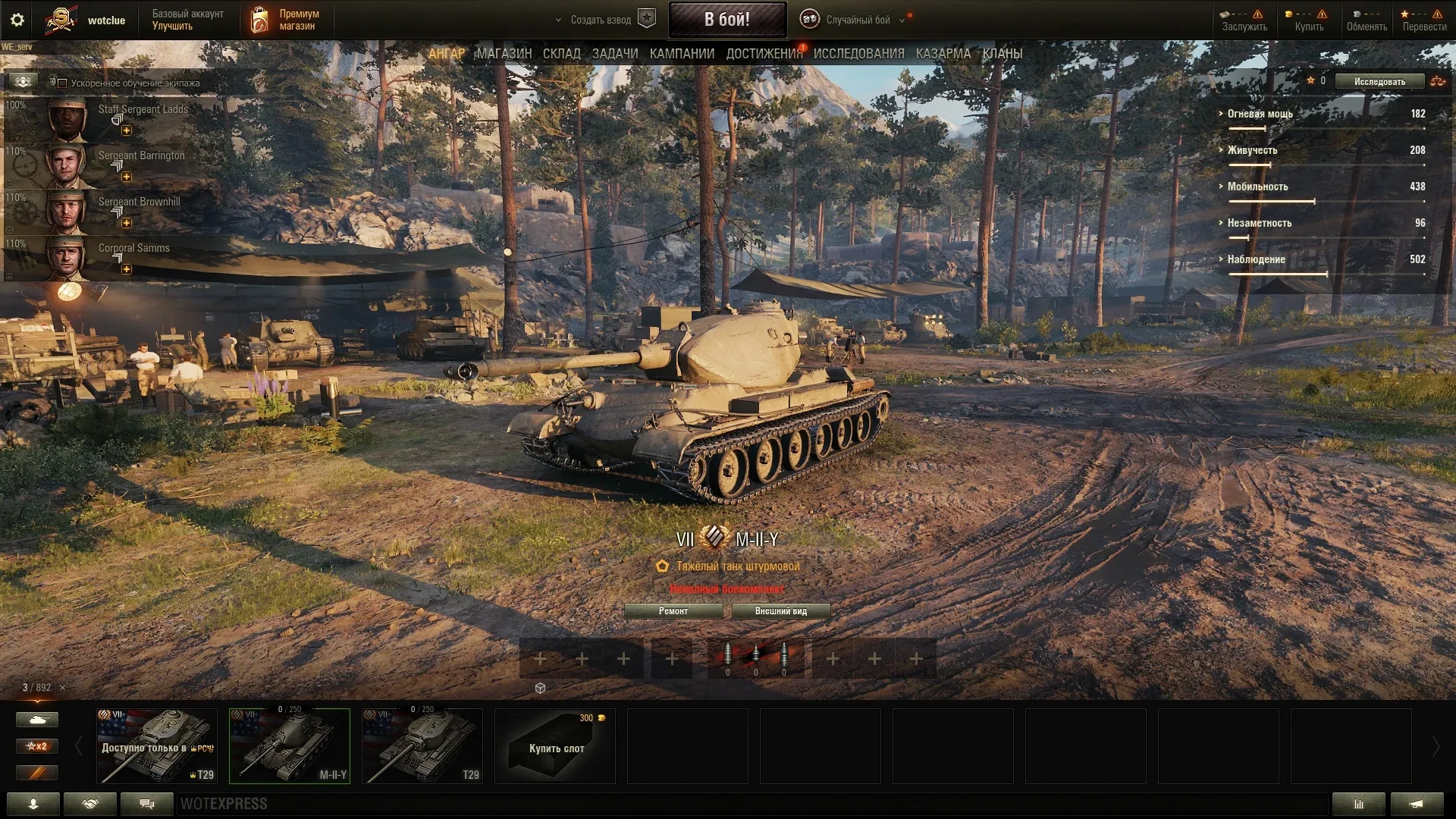This screenshot has height=819, width=1456.
Task: Open the settings gear menu
Action: 17,20
